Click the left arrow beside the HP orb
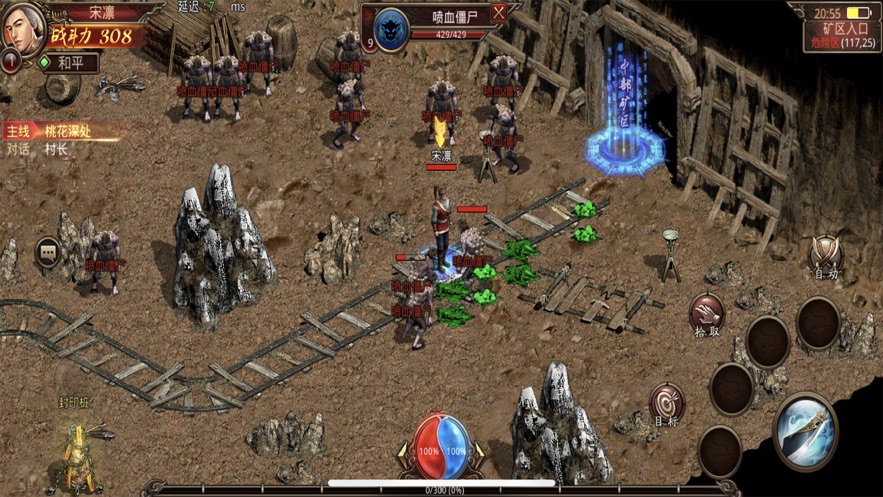This screenshot has height=497, width=883. [405, 451]
